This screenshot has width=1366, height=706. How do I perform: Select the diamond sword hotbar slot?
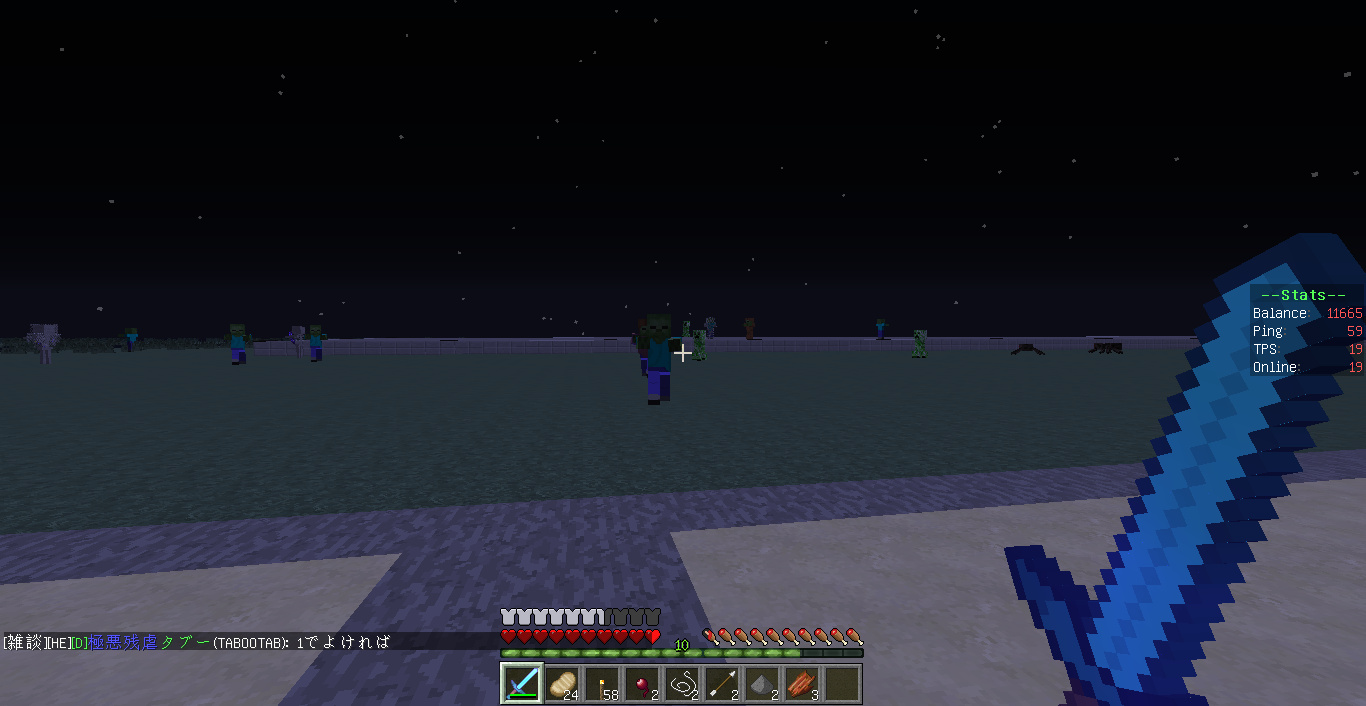pyautogui.click(x=522, y=684)
